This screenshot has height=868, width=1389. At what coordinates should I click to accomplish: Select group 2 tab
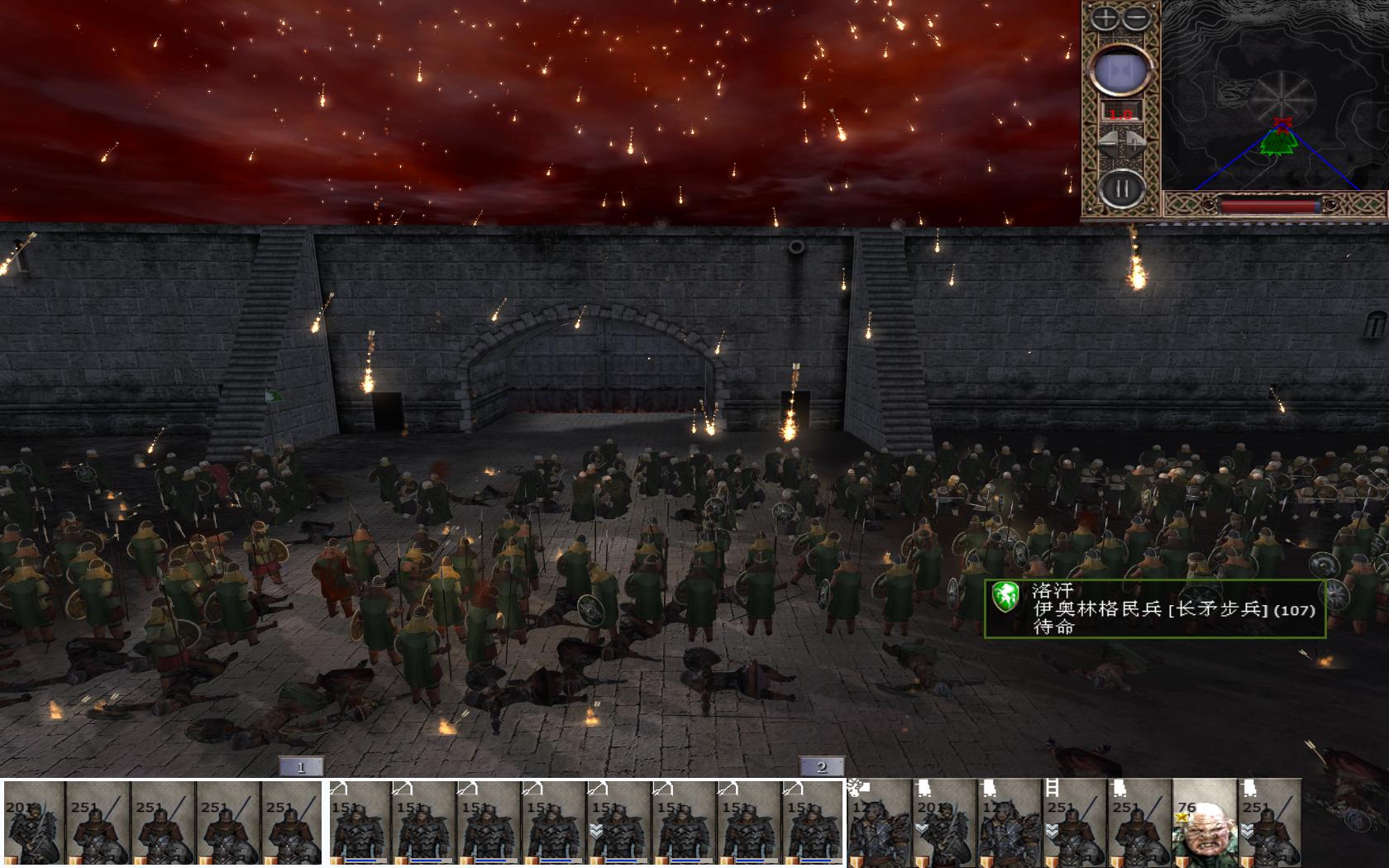click(x=821, y=766)
